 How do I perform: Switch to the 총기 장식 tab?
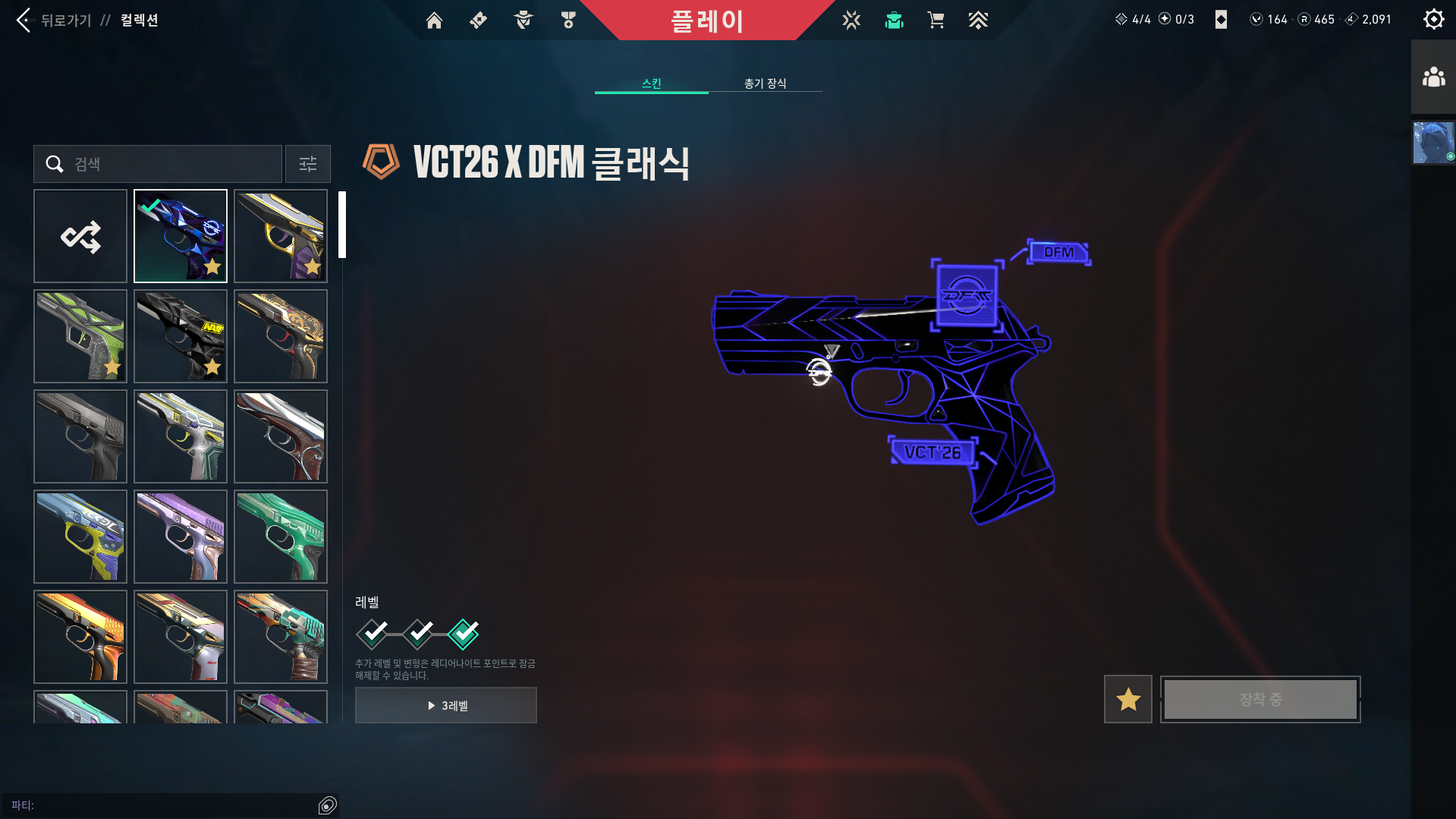(x=765, y=83)
